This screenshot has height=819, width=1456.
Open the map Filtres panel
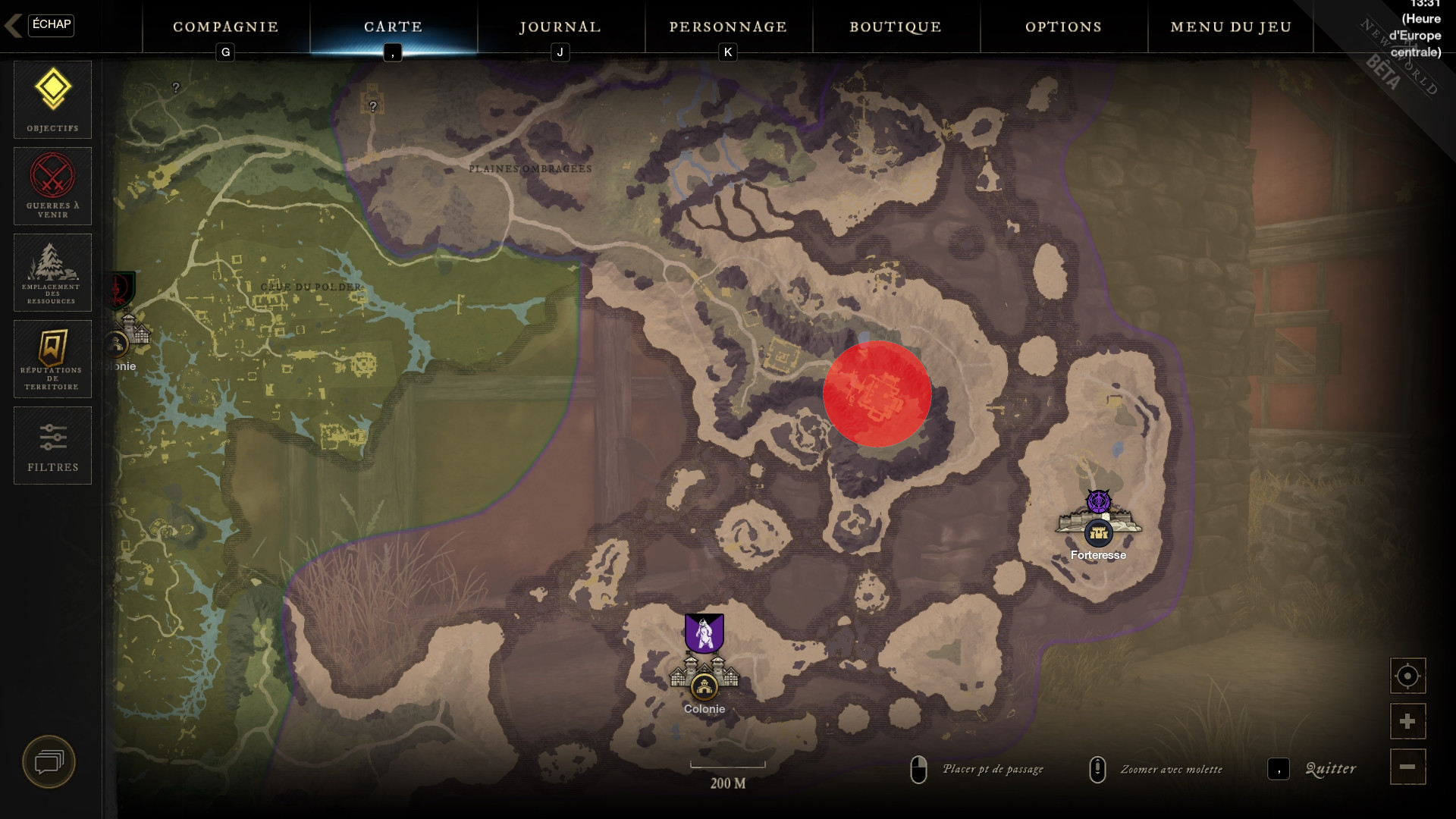pos(52,445)
